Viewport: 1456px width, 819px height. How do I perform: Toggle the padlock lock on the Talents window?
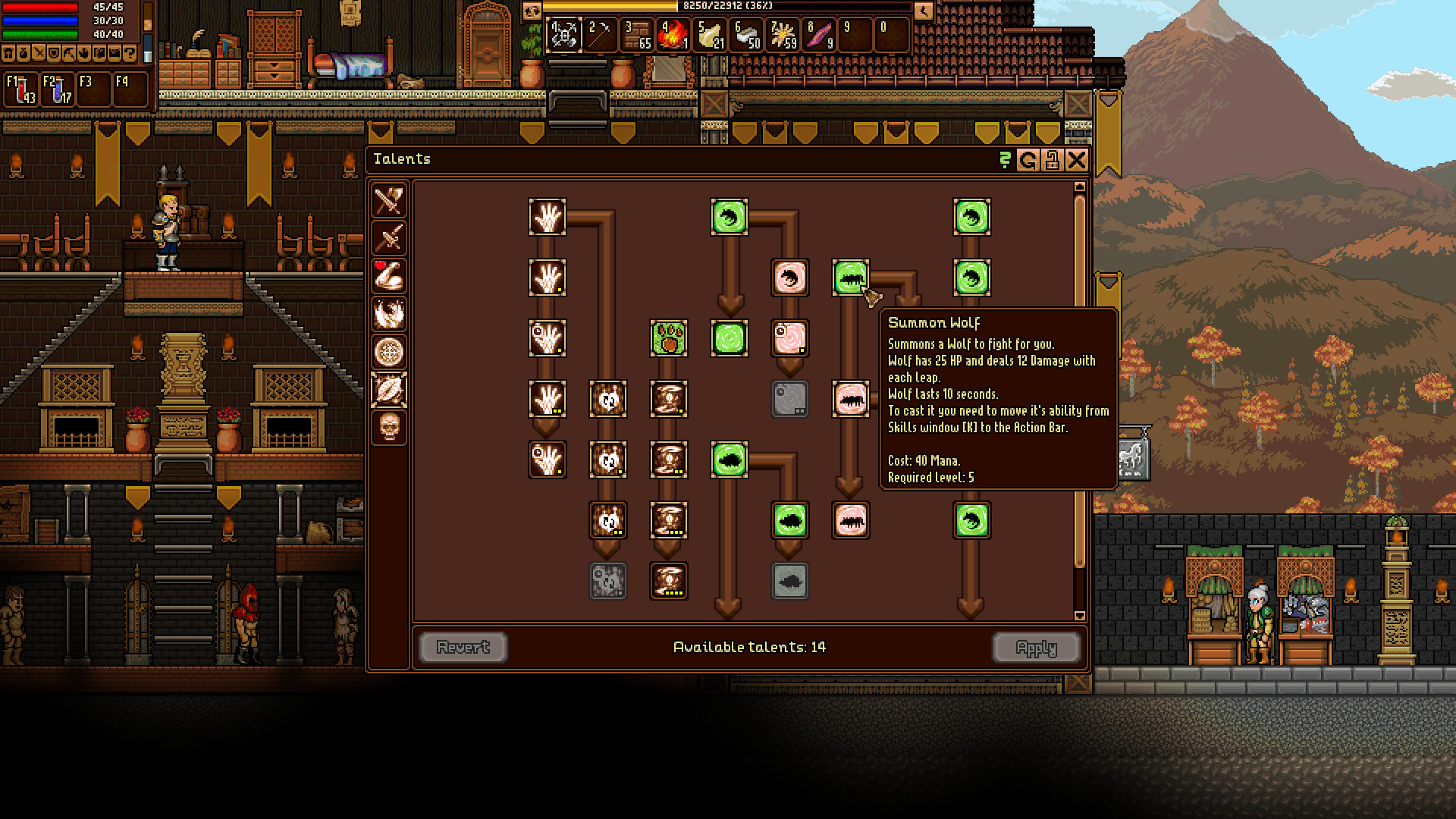[1053, 160]
